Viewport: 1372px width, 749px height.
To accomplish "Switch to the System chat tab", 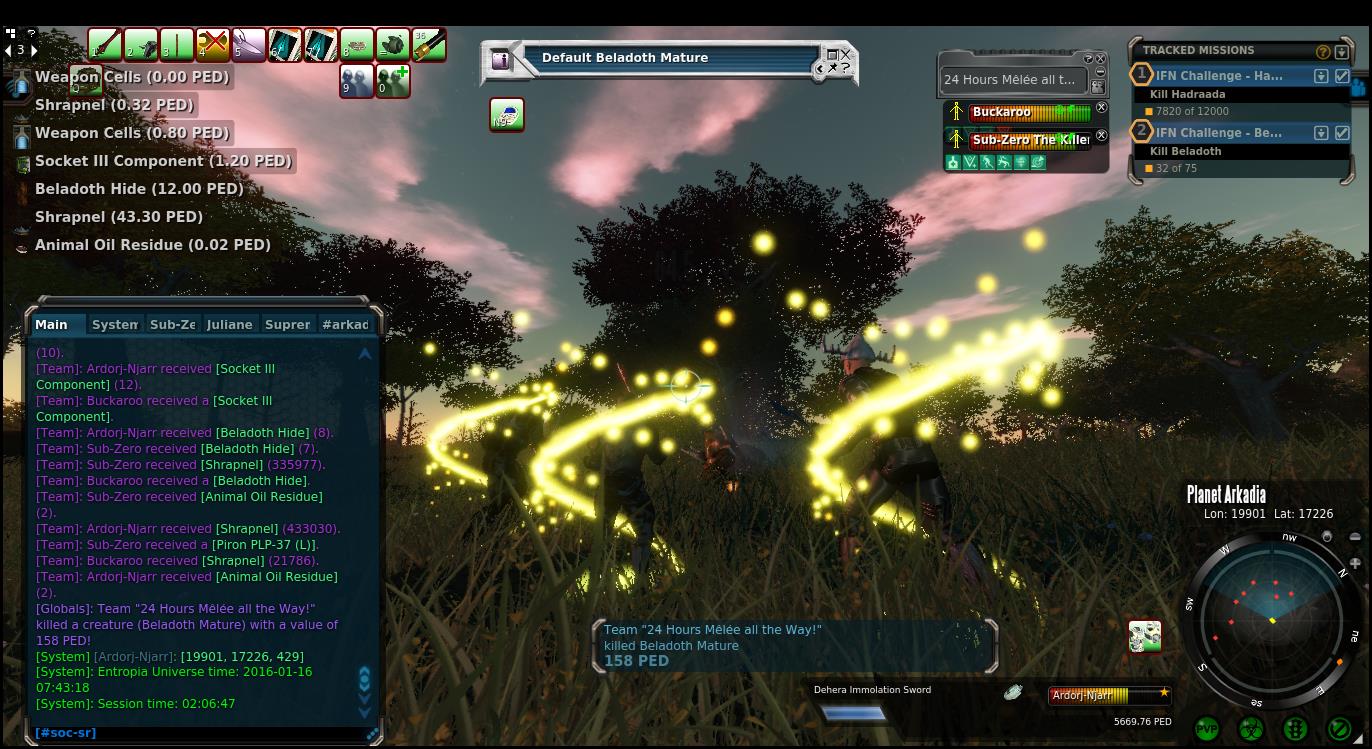I will tap(114, 324).
